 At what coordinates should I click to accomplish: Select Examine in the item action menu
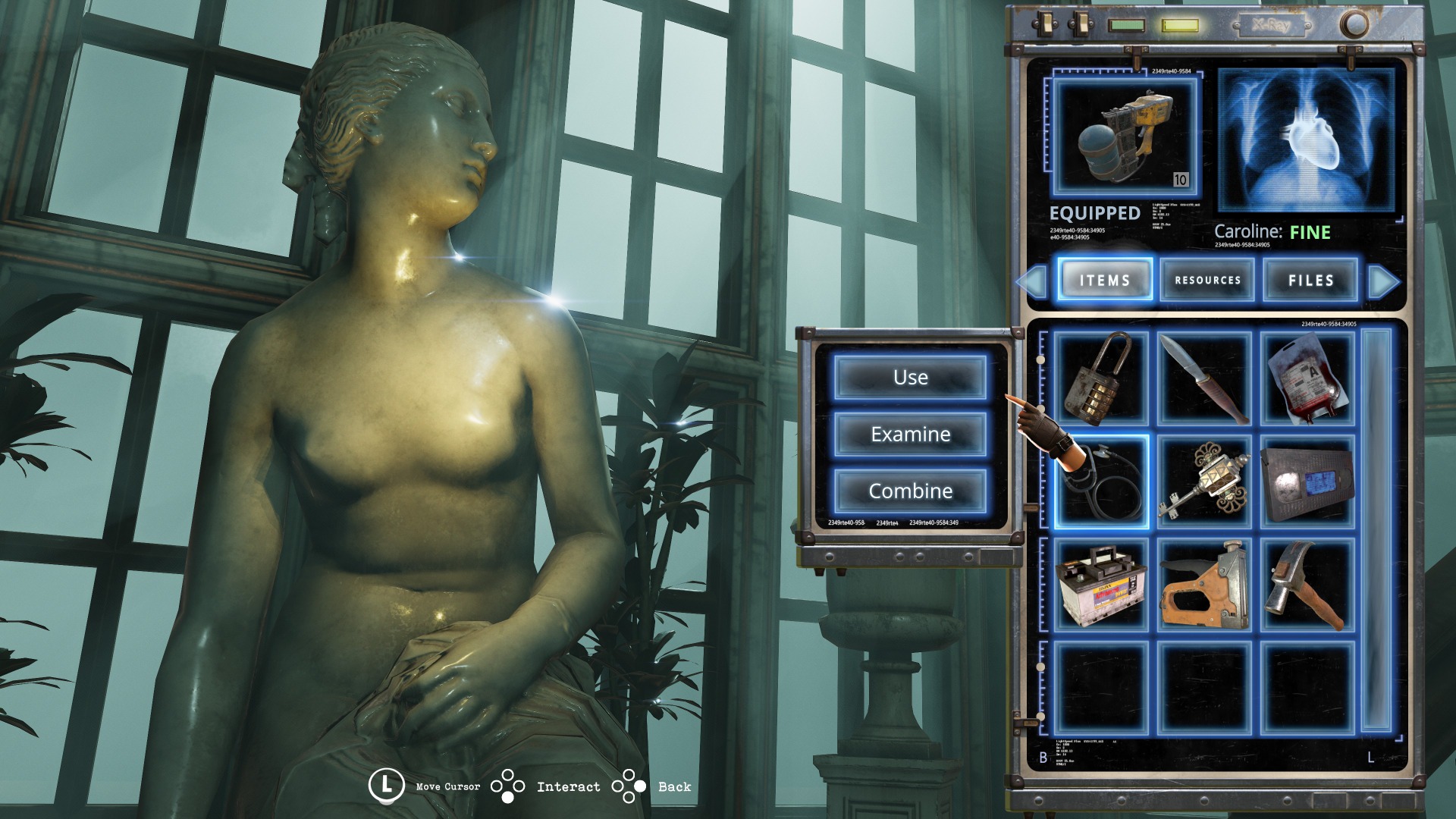pos(910,435)
